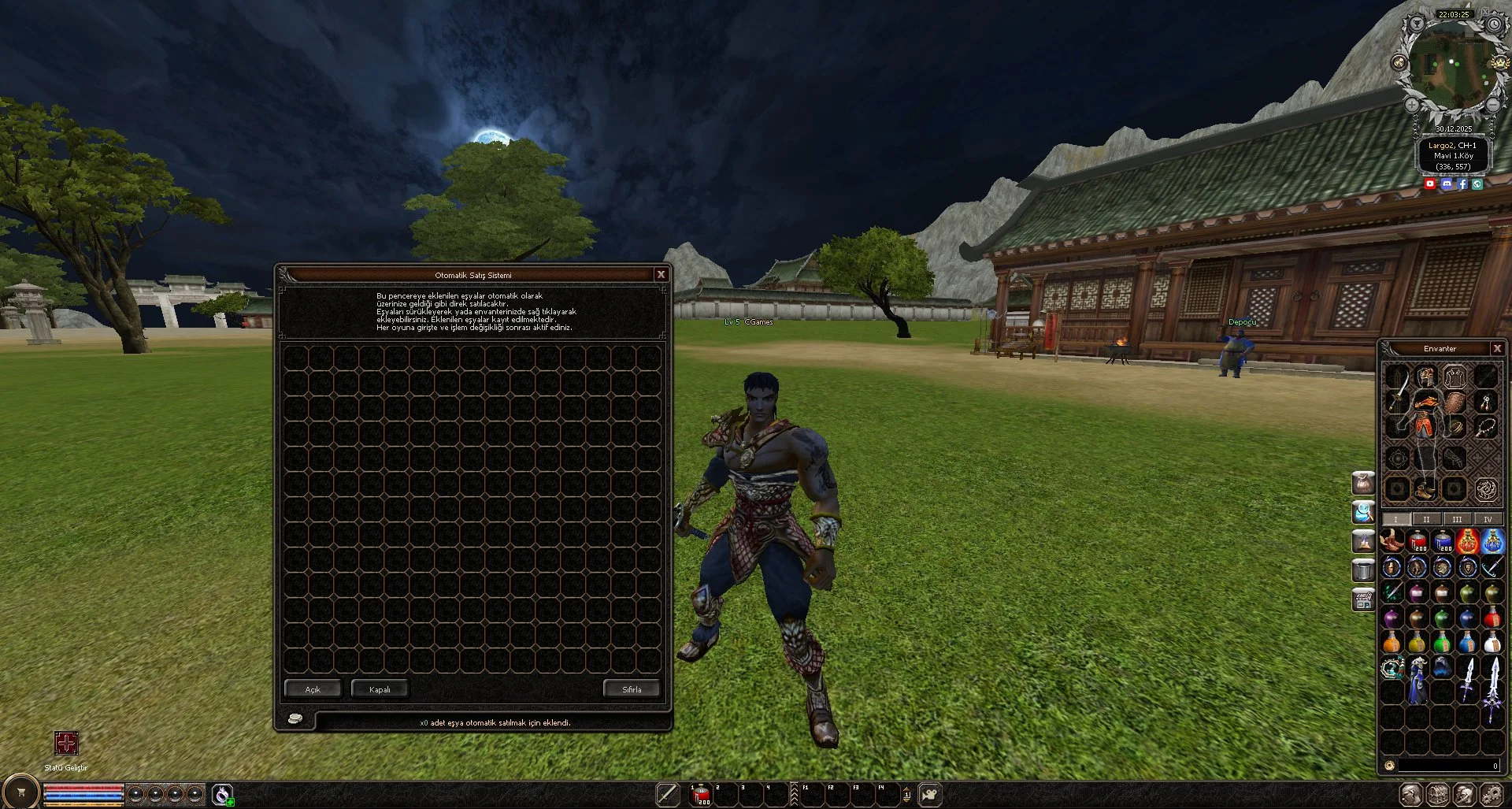The image size is (1512, 809).
Task: Open the Discord icon below the minimap
Action: 1447,184
